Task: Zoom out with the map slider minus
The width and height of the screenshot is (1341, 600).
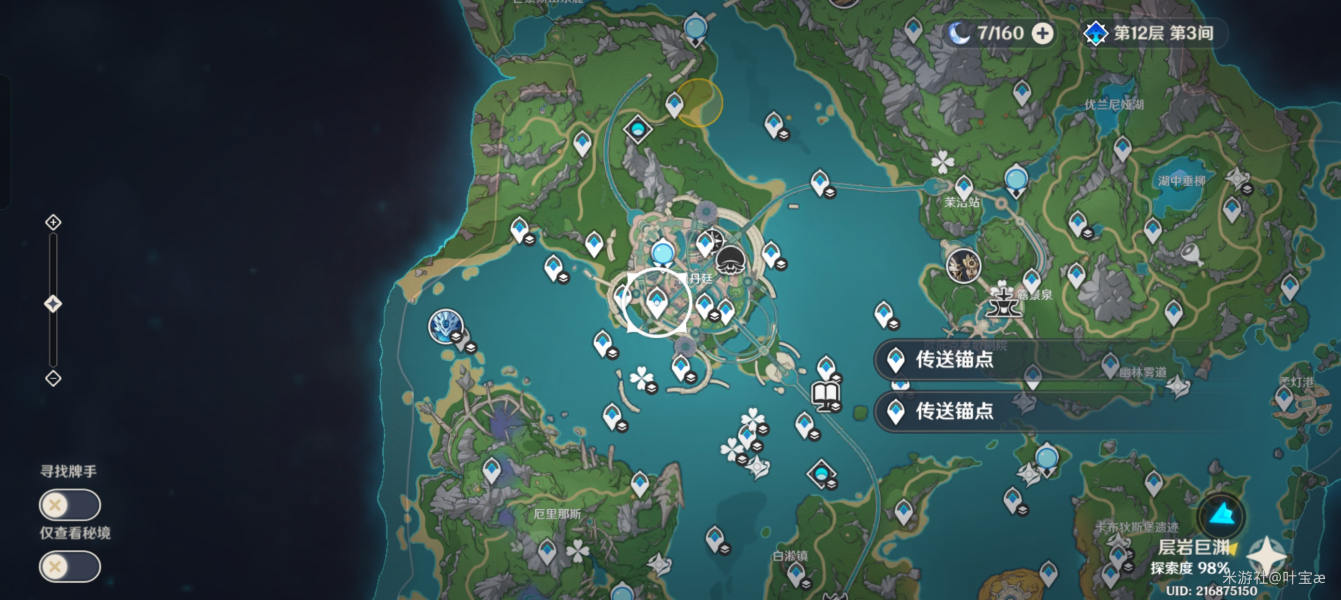Action: (53, 378)
